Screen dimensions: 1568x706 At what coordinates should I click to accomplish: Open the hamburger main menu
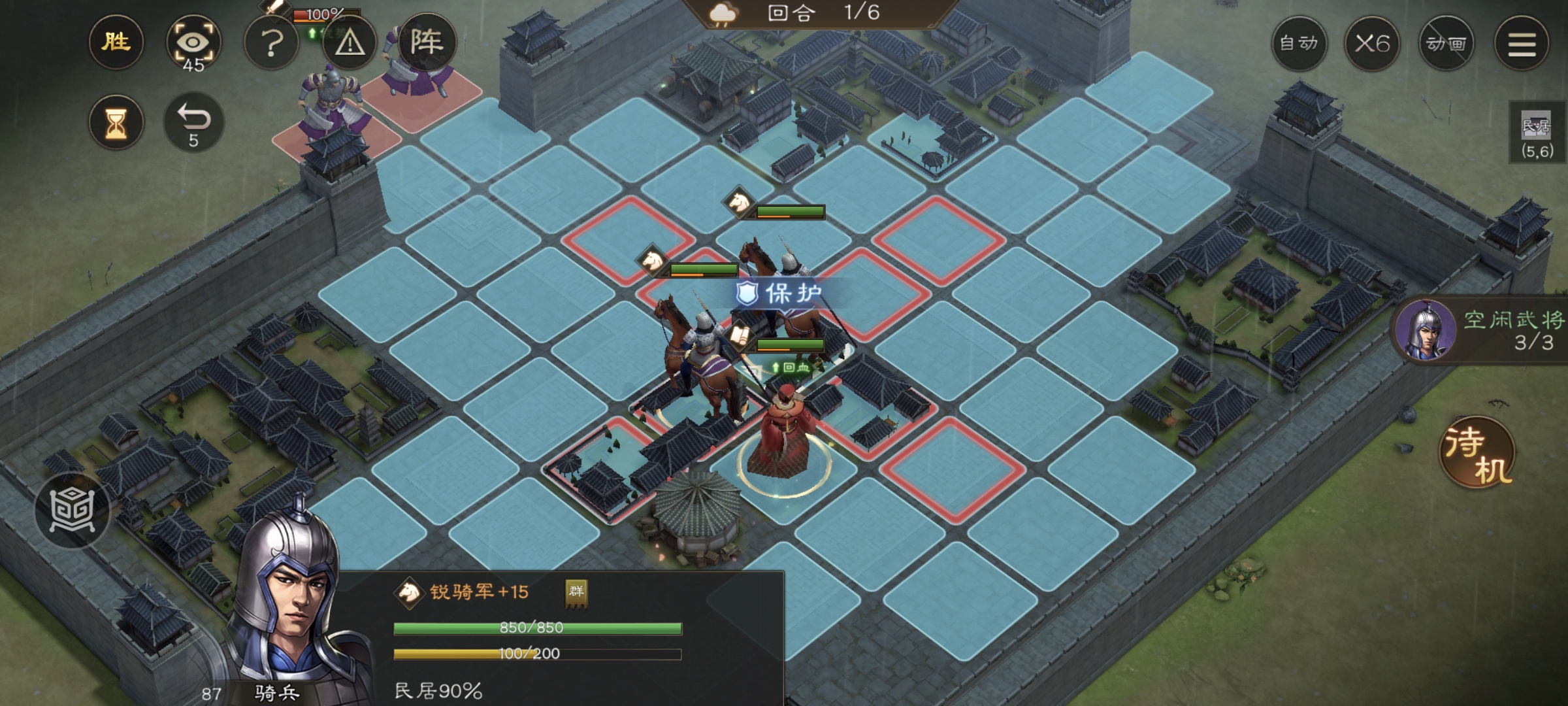coord(1522,44)
